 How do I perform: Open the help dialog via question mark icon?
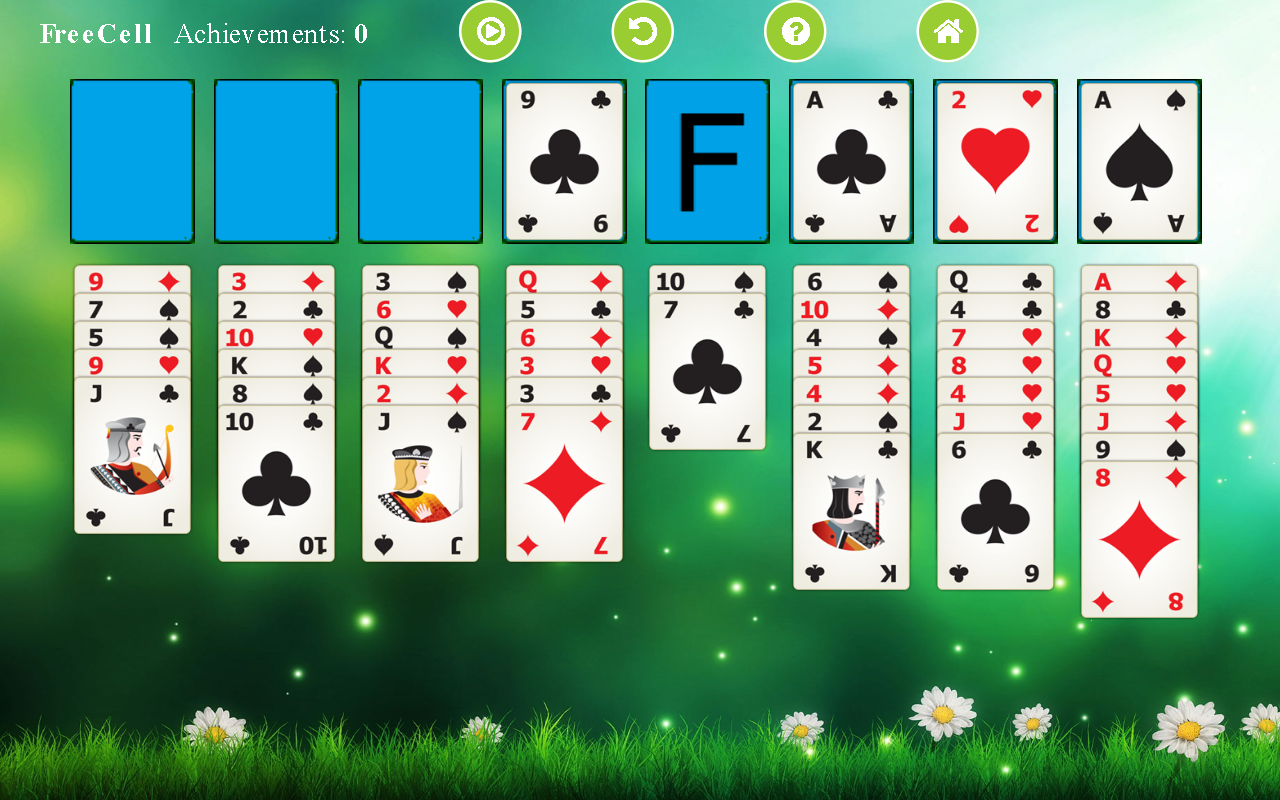click(x=795, y=31)
